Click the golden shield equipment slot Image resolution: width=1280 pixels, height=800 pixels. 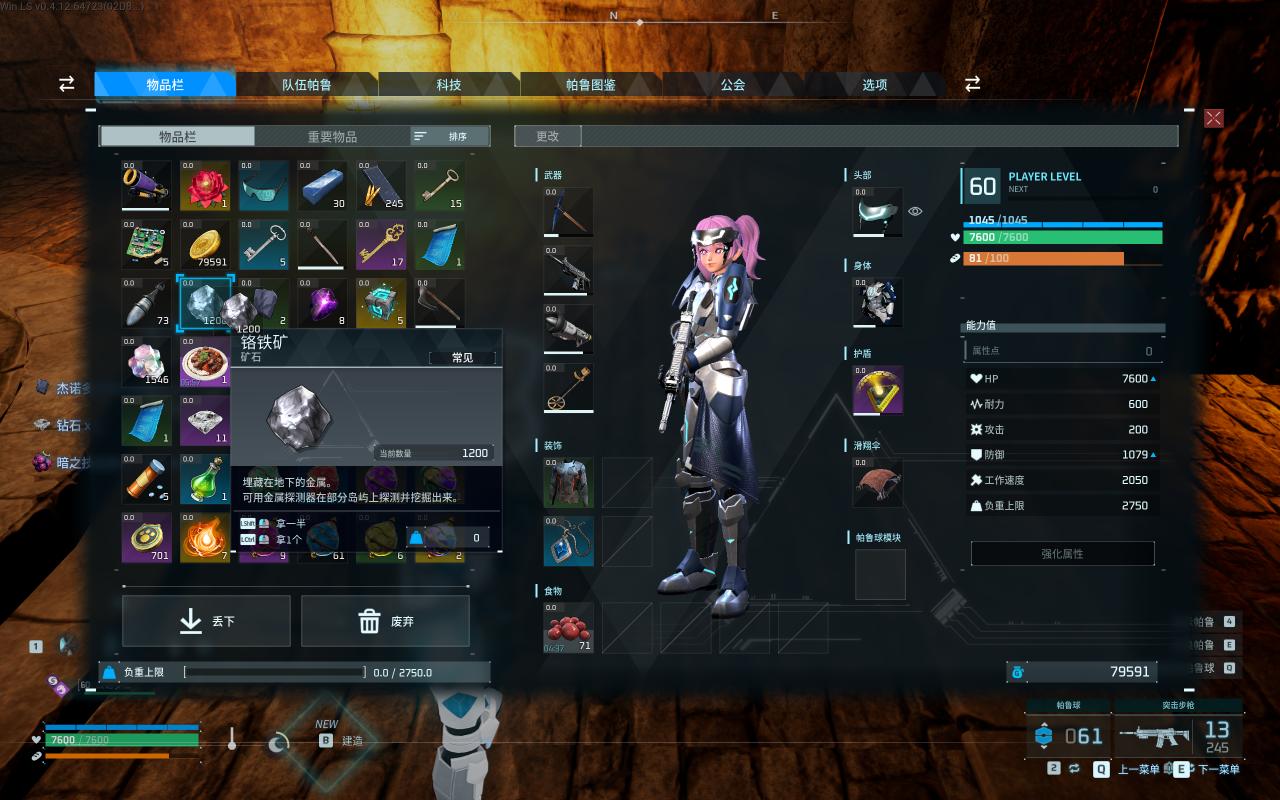[878, 390]
